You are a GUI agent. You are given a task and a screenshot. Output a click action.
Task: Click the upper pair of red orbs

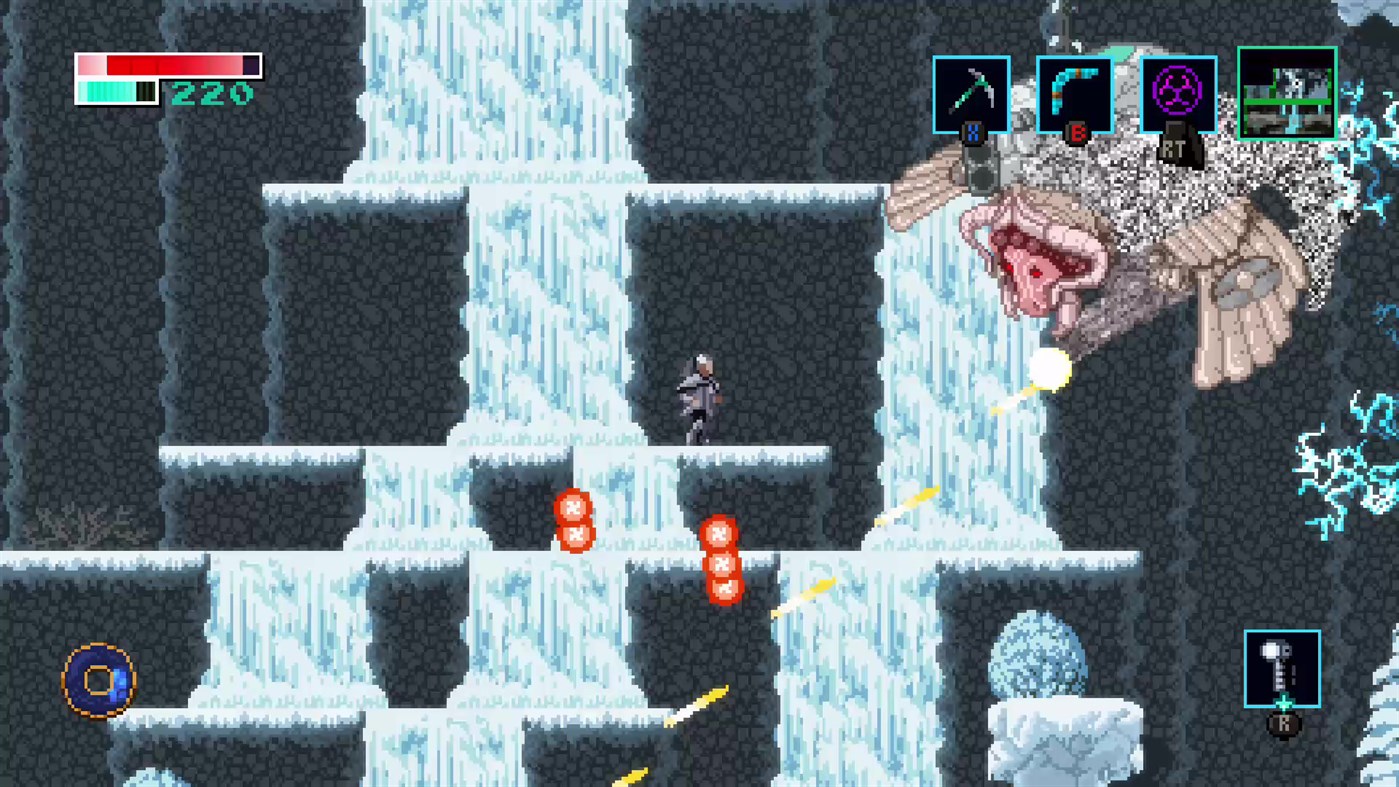[573, 522]
